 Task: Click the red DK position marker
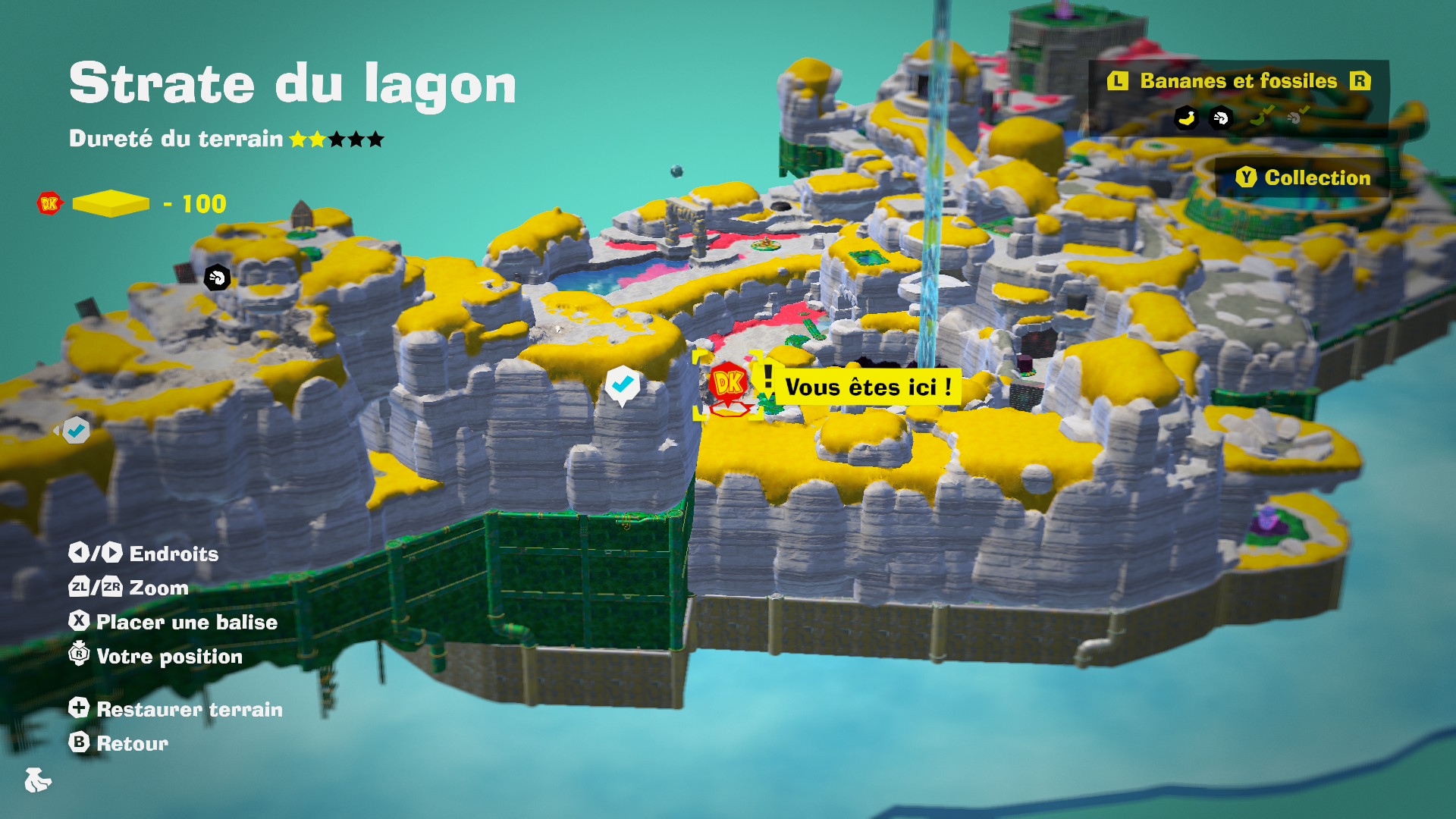(x=729, y=383)
